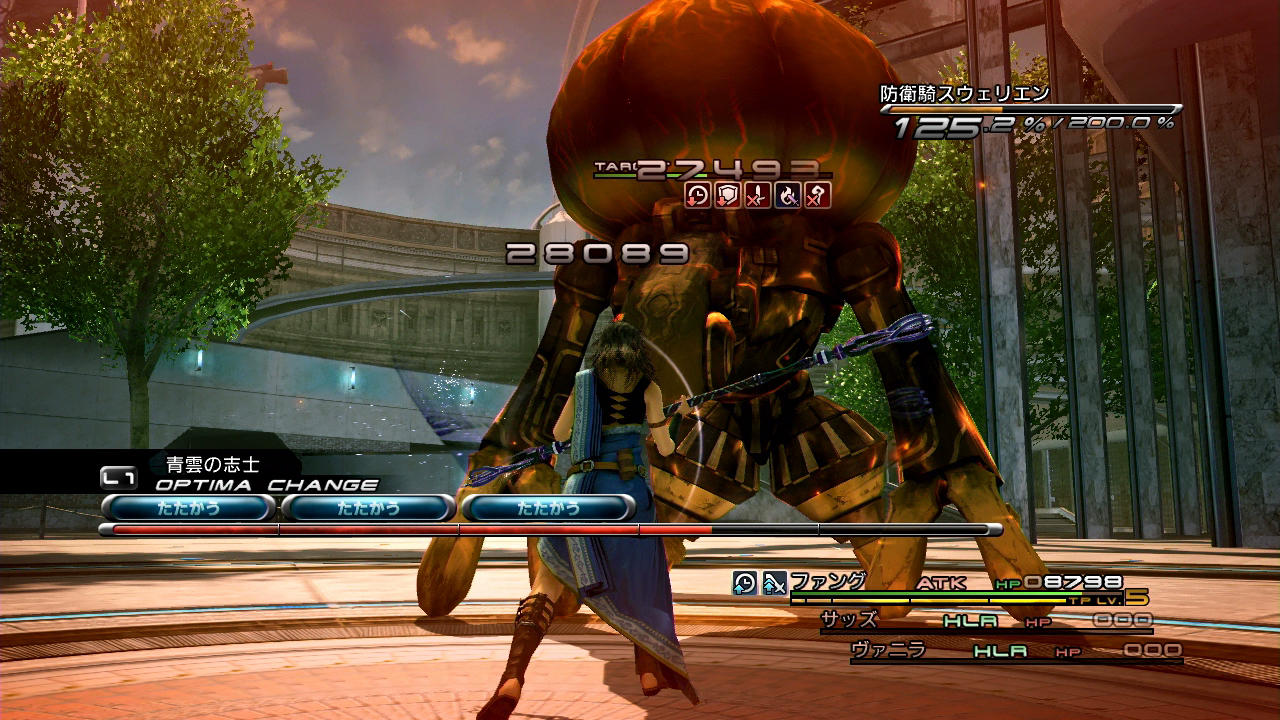Choose the blue flame-and-sword status icon

787,195
